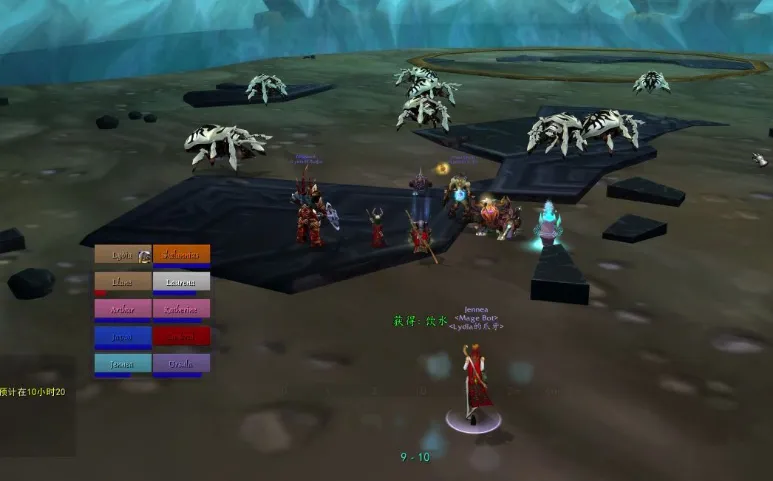Screen dimensions: 773x481
Task: Select Lydia's tan raid frame
Action: 122,255
